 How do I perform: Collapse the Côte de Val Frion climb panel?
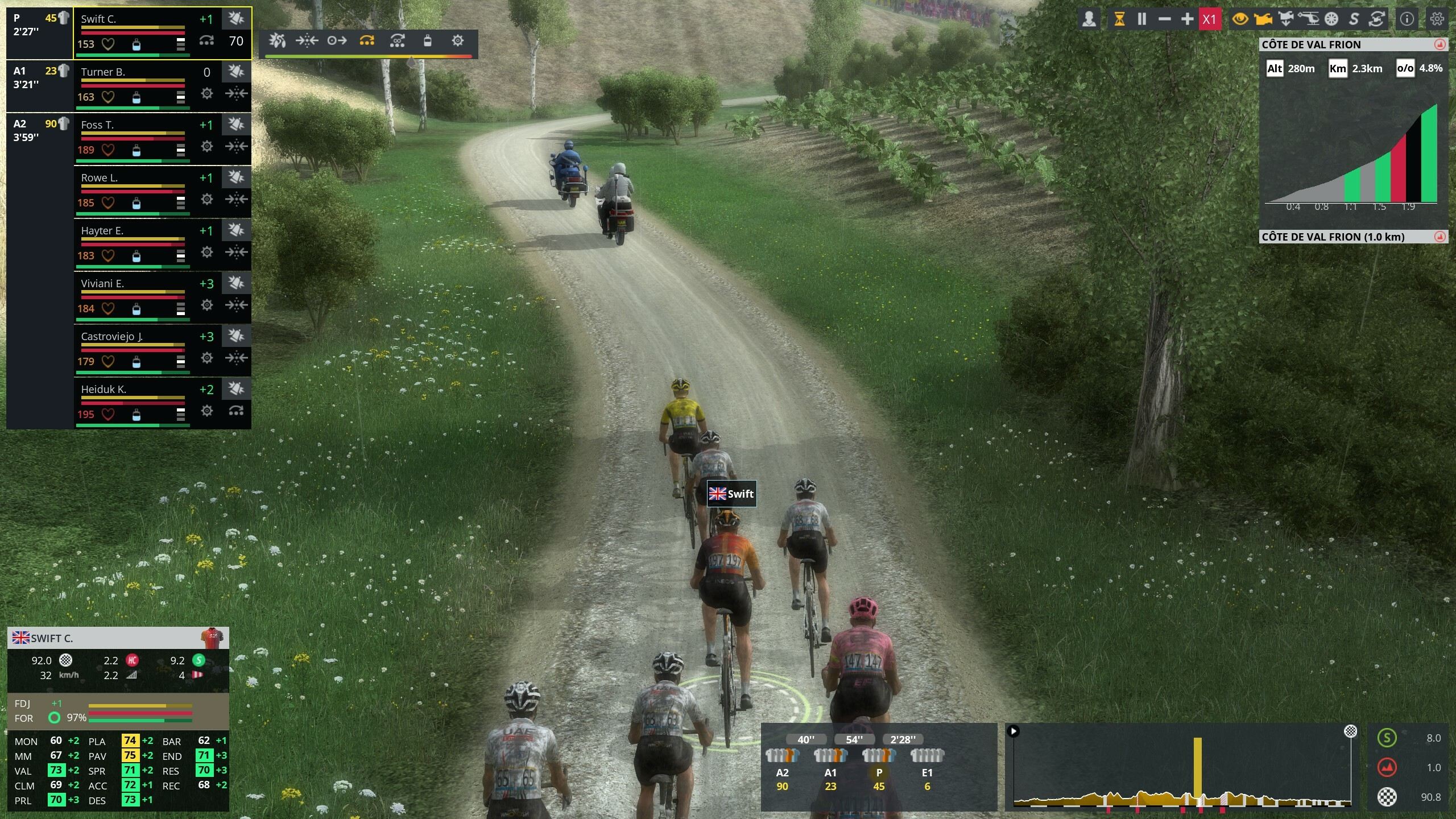pyautogui.click(x=1441, y=45)
